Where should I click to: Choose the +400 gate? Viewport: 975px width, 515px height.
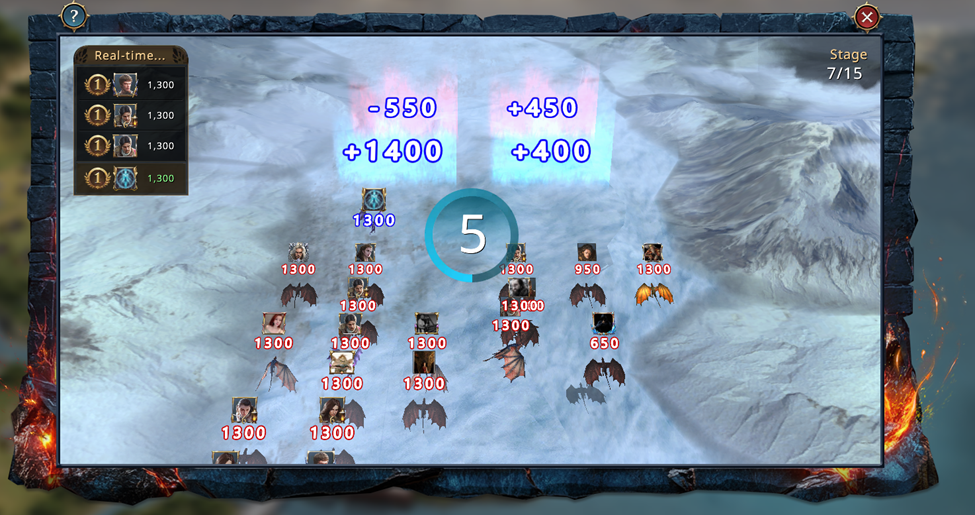[550, 152]
